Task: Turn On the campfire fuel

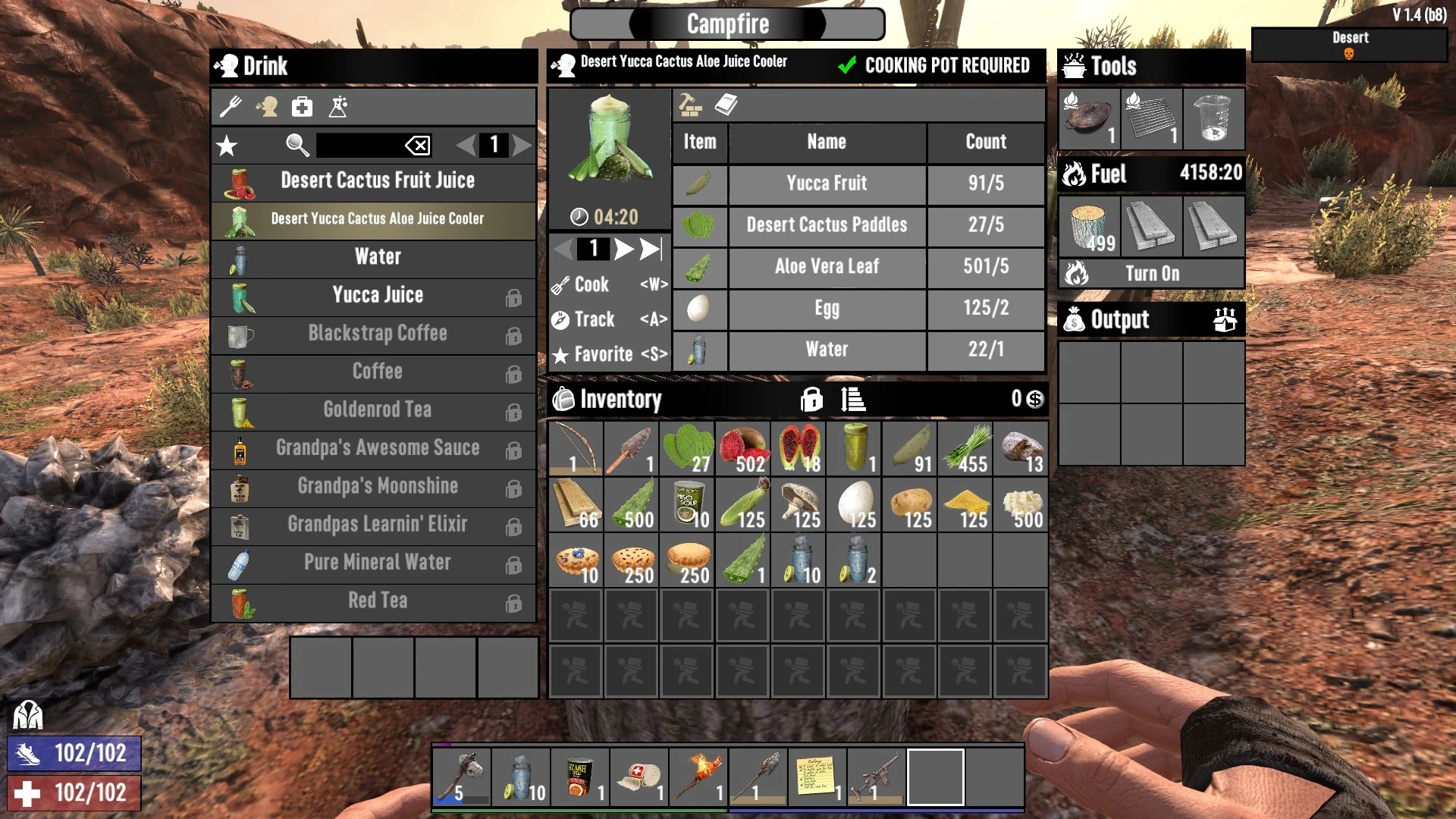Action: pos(1151,274)
